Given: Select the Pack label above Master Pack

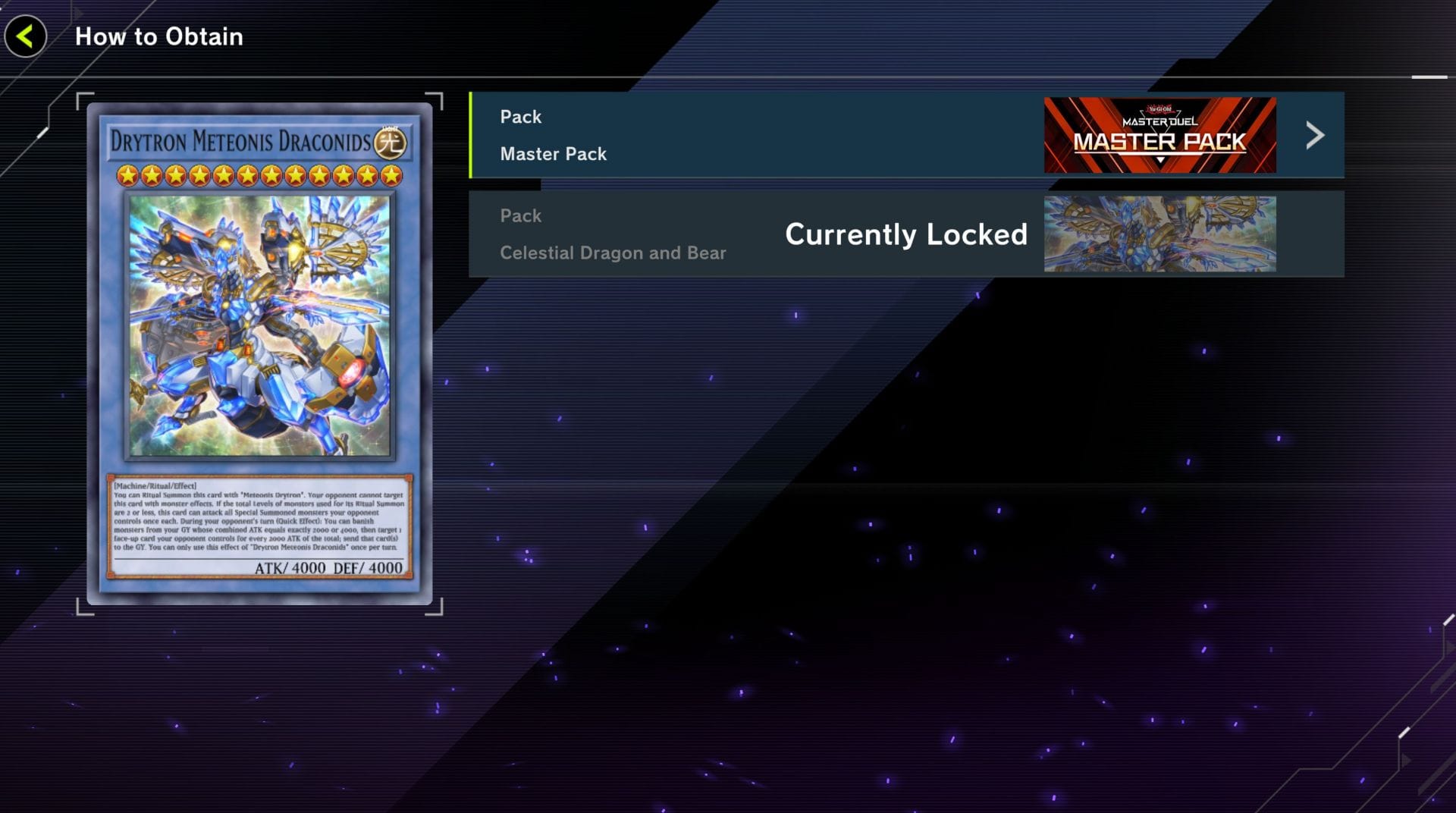Looking at the screenshot, I should point(520,116).
